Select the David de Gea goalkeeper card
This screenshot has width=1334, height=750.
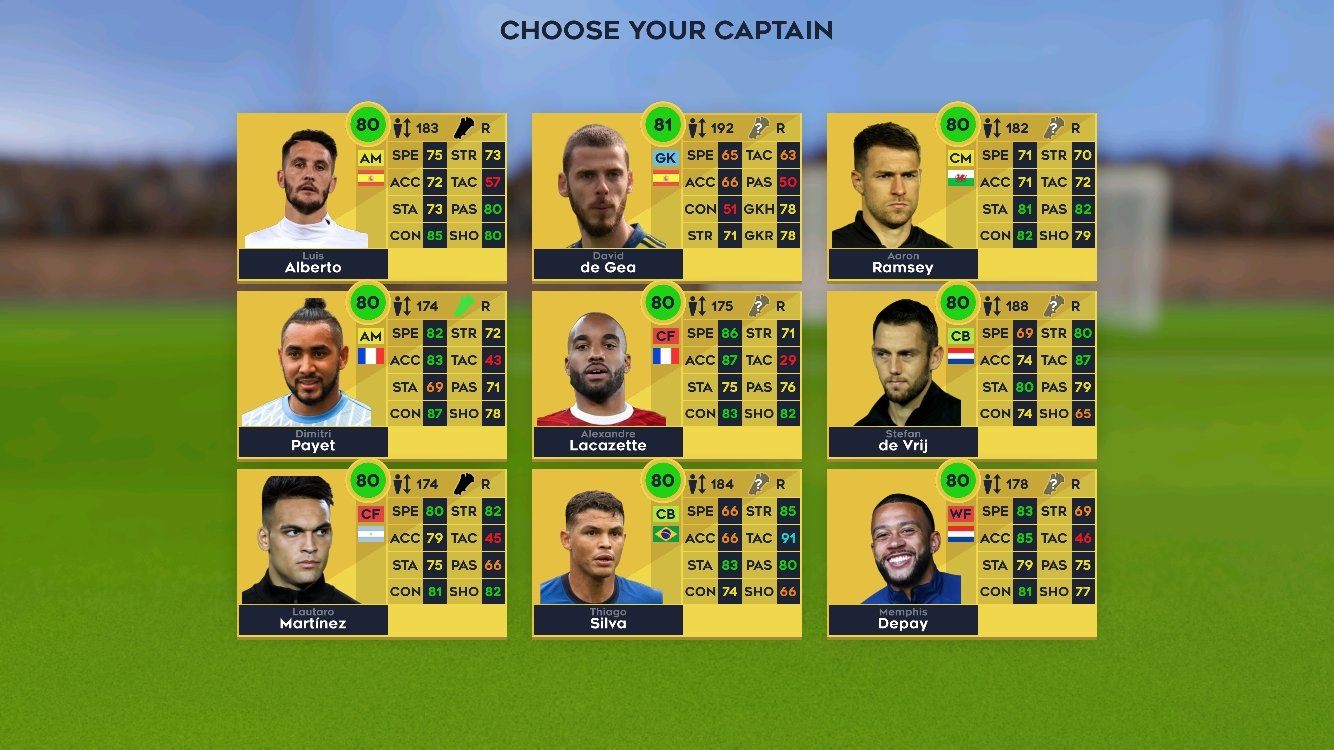tap(666, 198)
